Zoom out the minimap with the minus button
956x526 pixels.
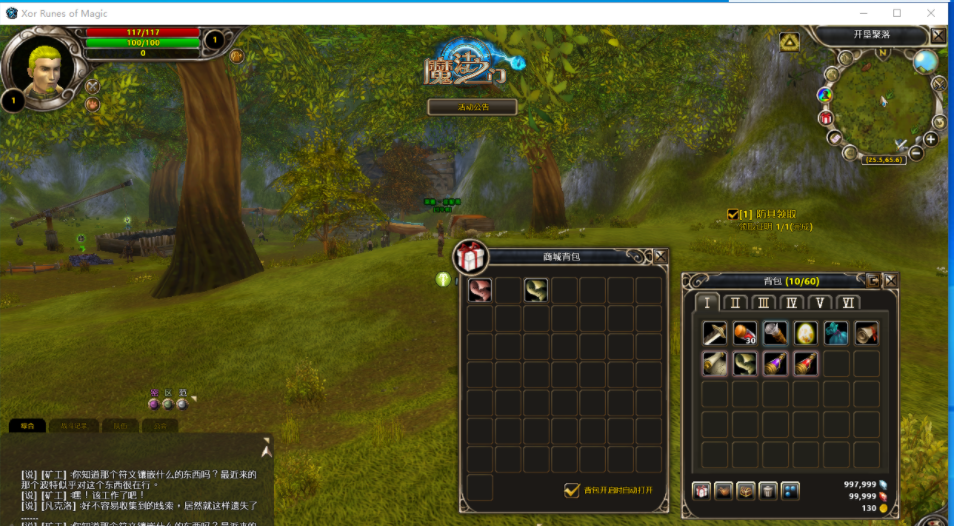(916, 153)
